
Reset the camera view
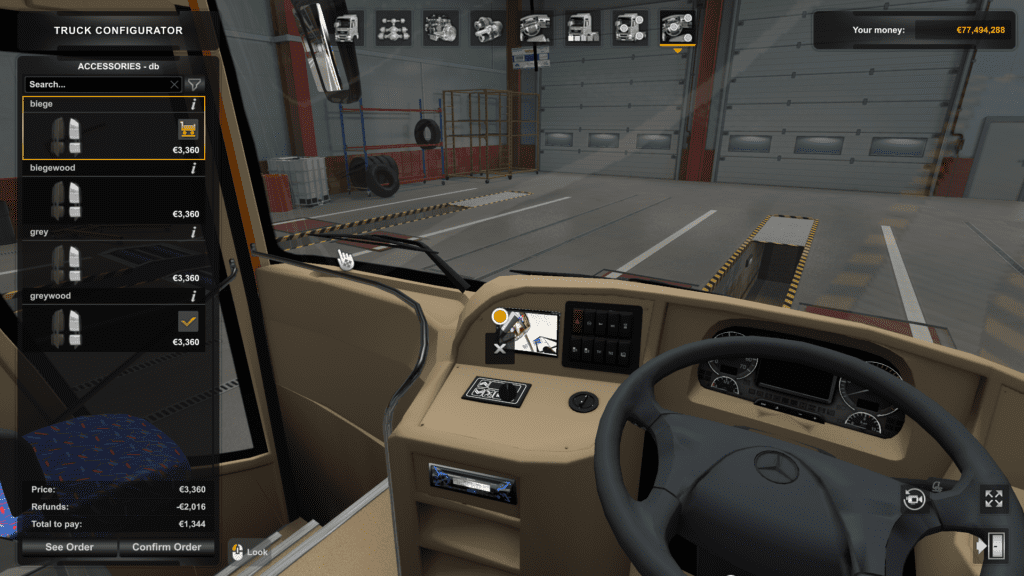pyautogui.click(x=914, y=498)
